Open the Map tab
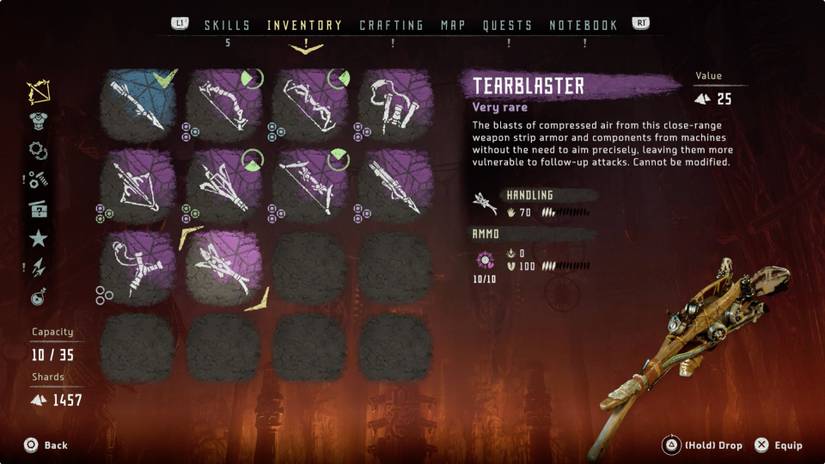The image size is (825, 464). click(453, 25)
